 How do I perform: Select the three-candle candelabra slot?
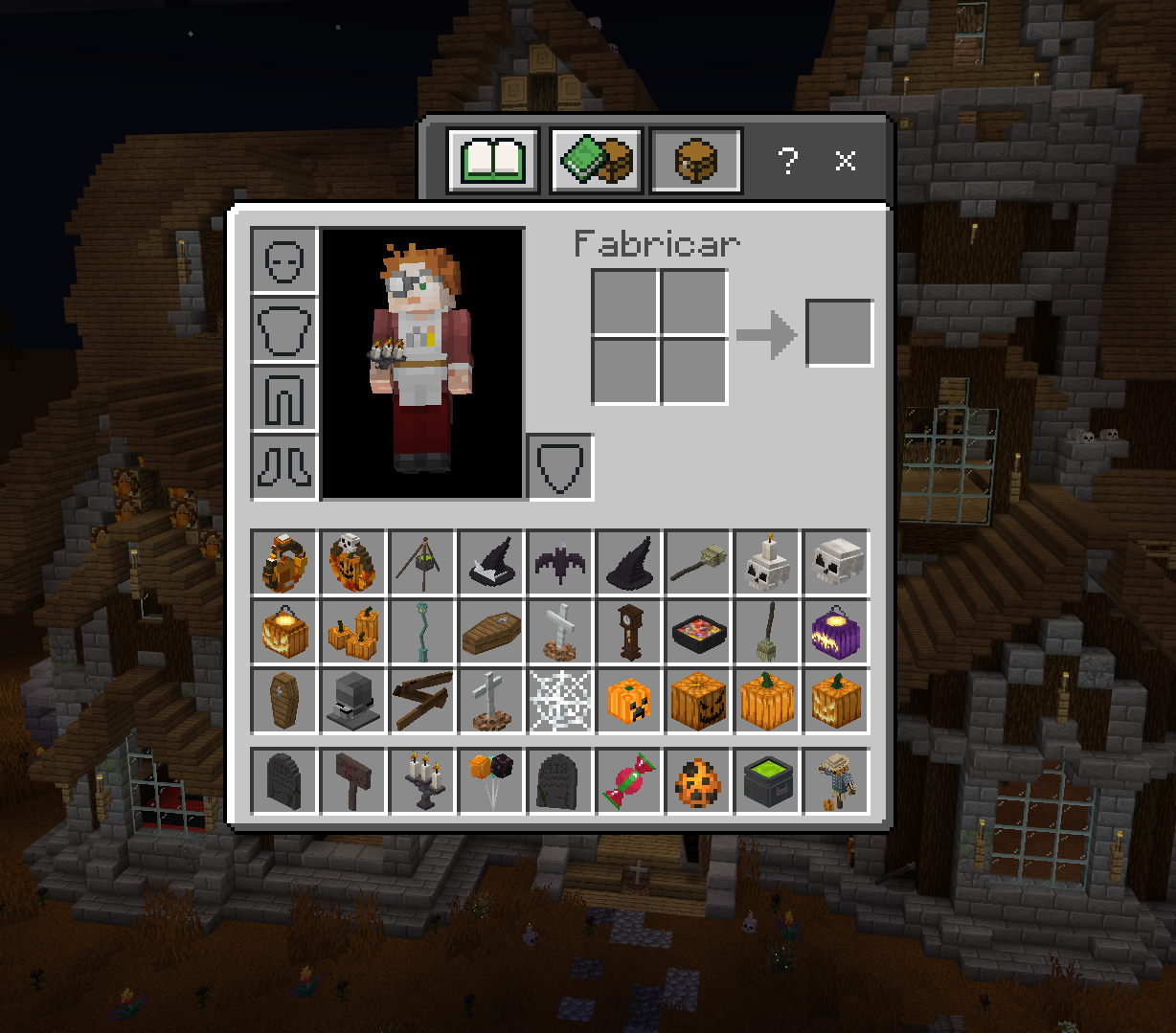tap(422, 781)
